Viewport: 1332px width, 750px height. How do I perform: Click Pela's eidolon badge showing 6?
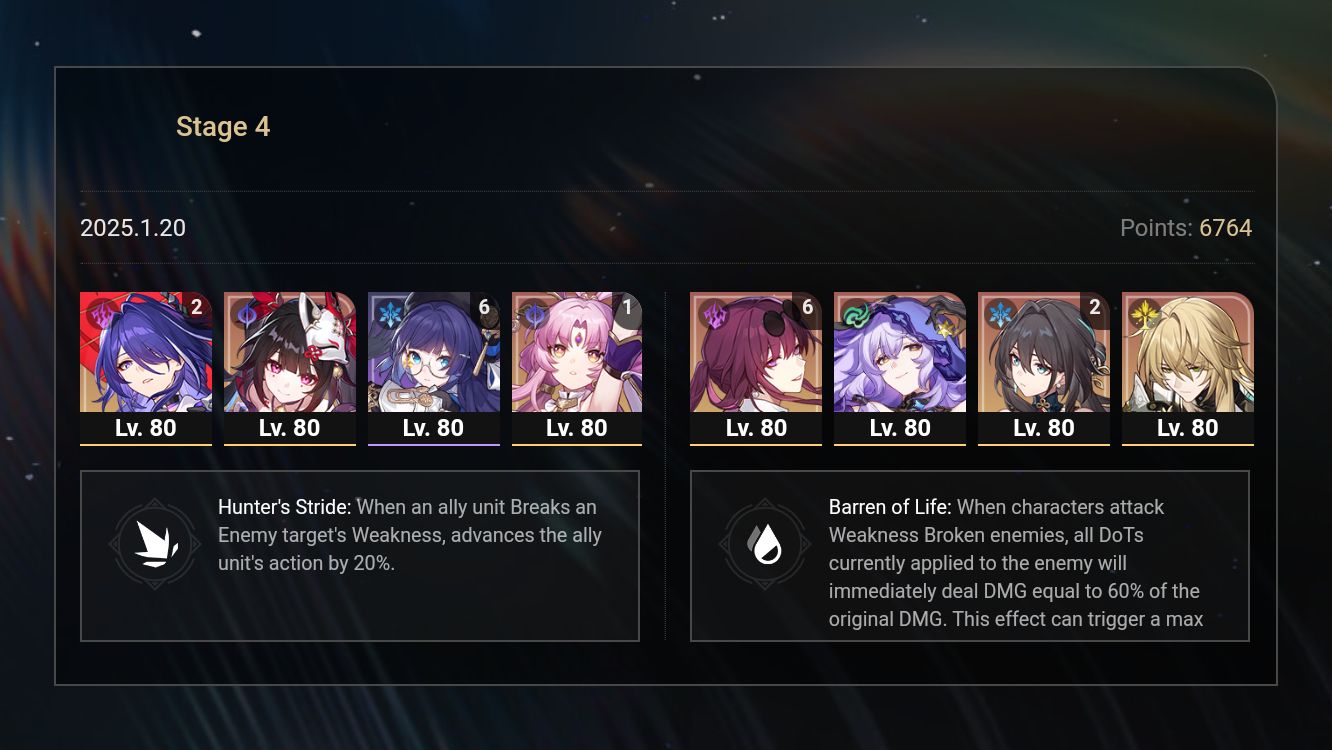[x=483, y=307]
